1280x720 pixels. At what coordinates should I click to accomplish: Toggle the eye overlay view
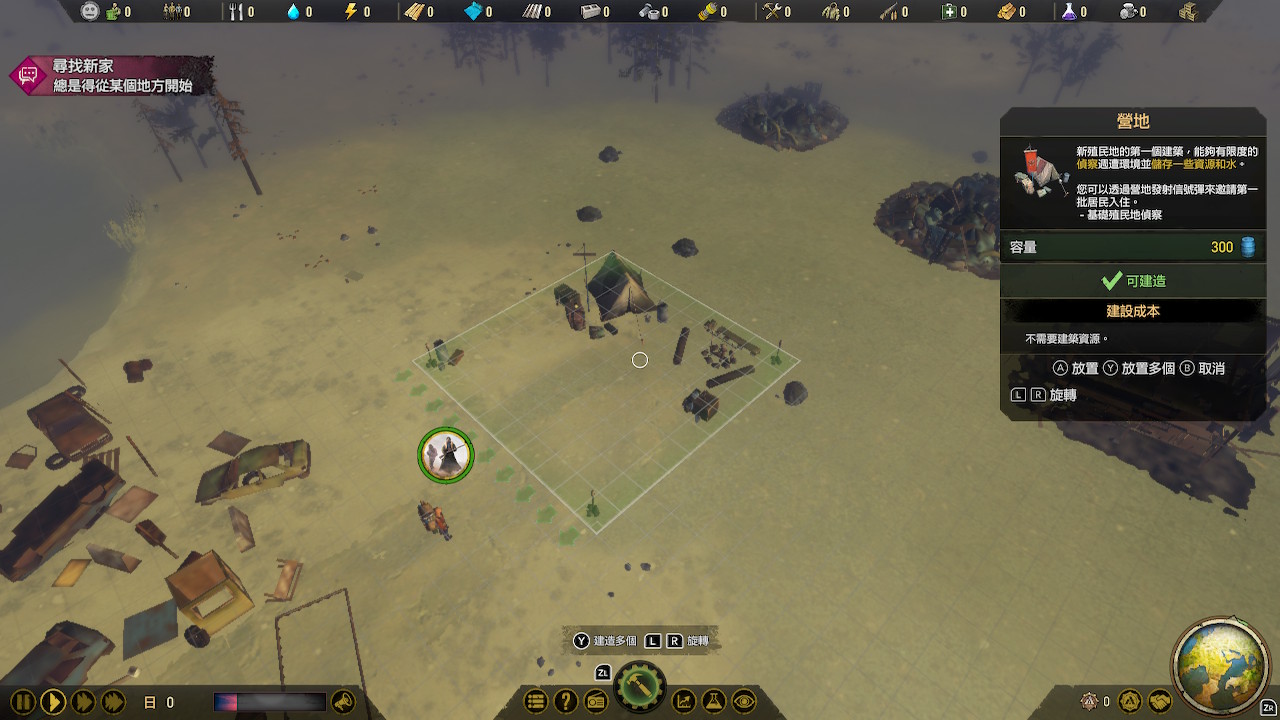pos(744,702)
